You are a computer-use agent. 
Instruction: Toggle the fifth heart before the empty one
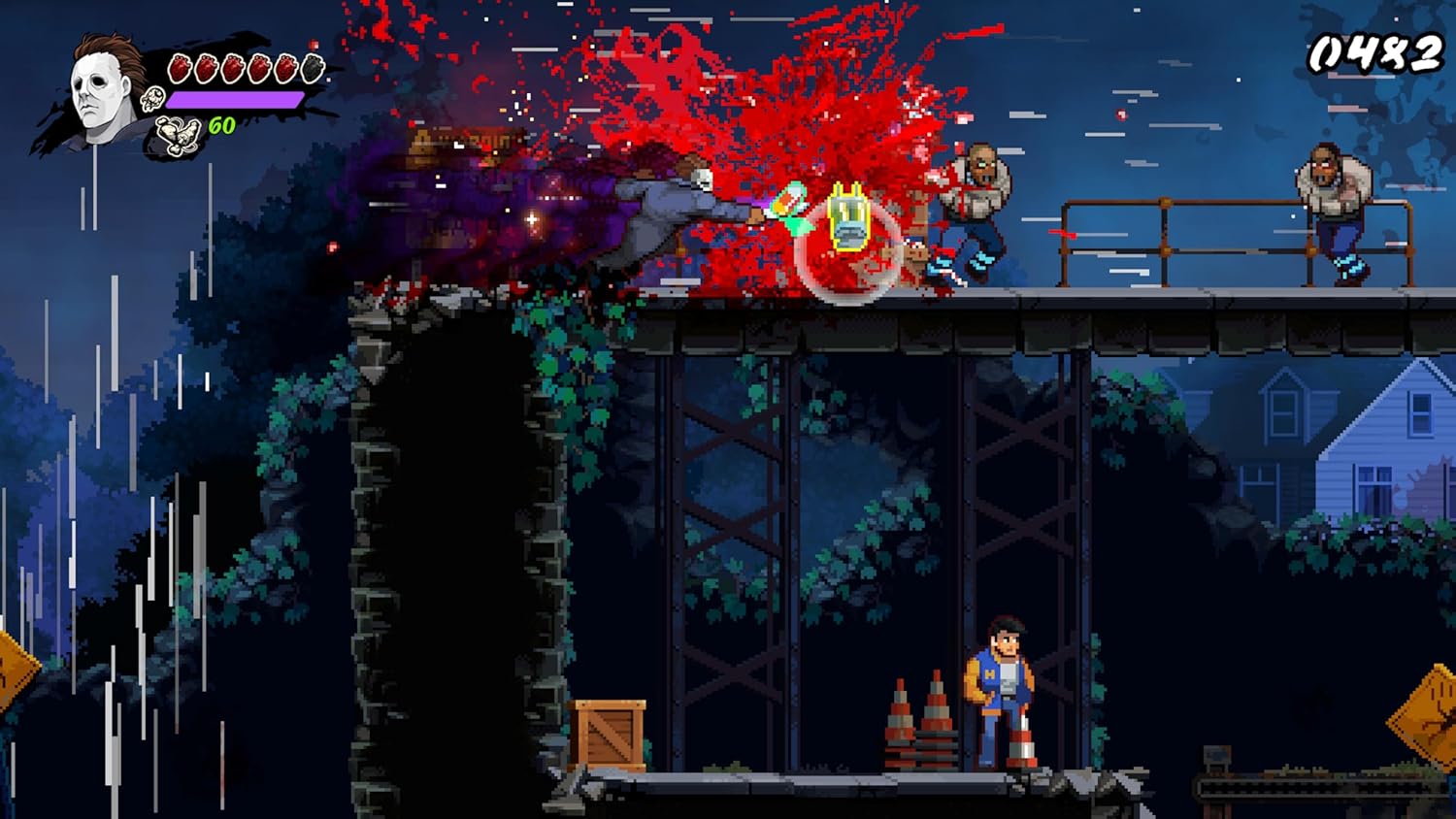[x=284, y=66]
